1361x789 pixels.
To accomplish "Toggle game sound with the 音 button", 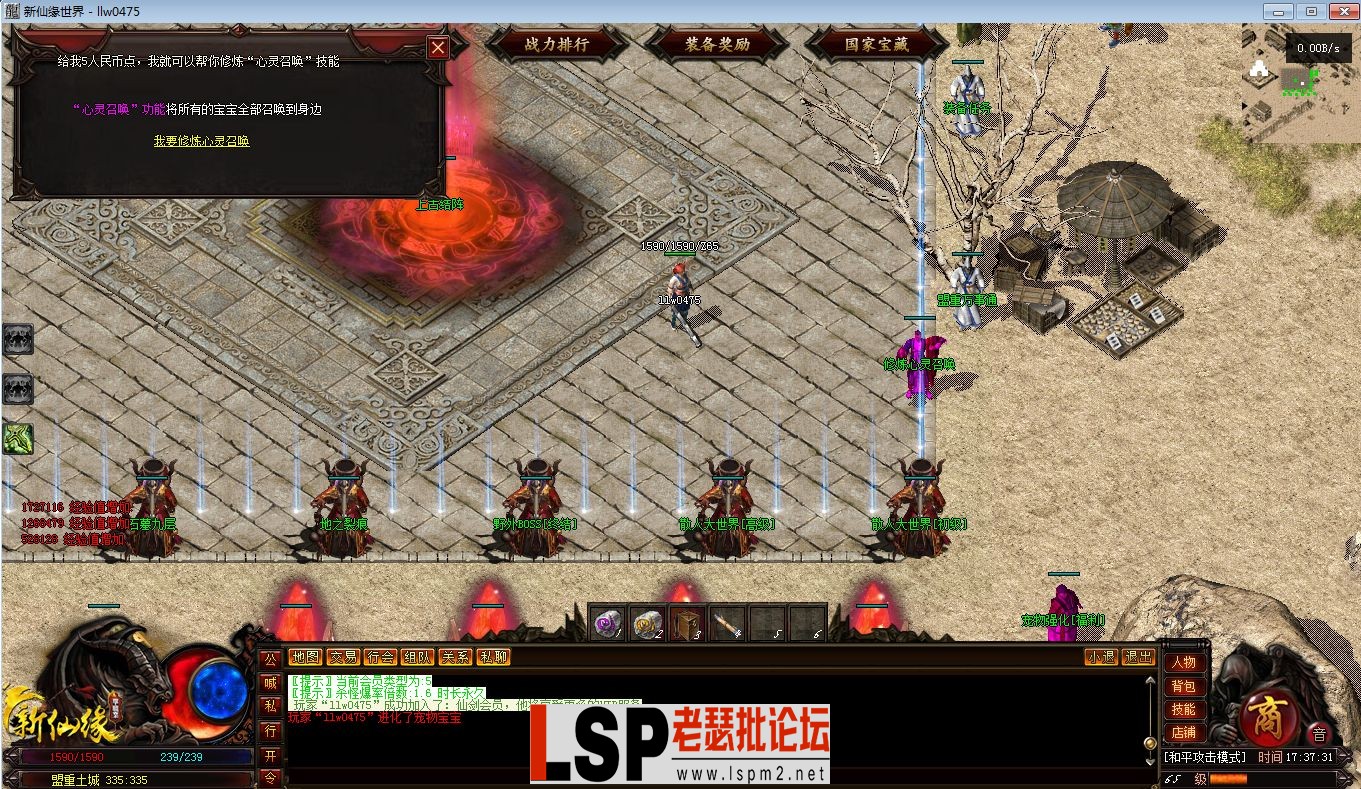I will pyautogui.click(x=1321, y=733).
